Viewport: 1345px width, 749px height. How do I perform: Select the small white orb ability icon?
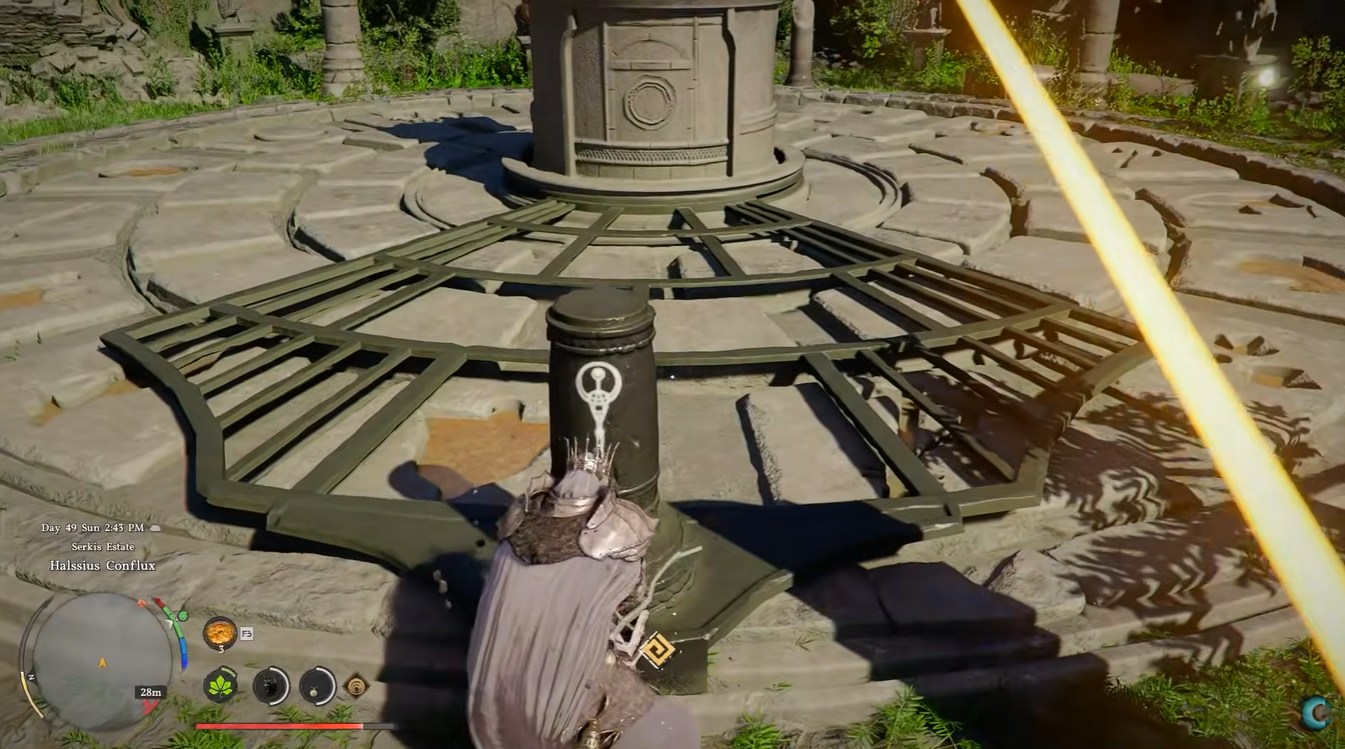[317, 686]
